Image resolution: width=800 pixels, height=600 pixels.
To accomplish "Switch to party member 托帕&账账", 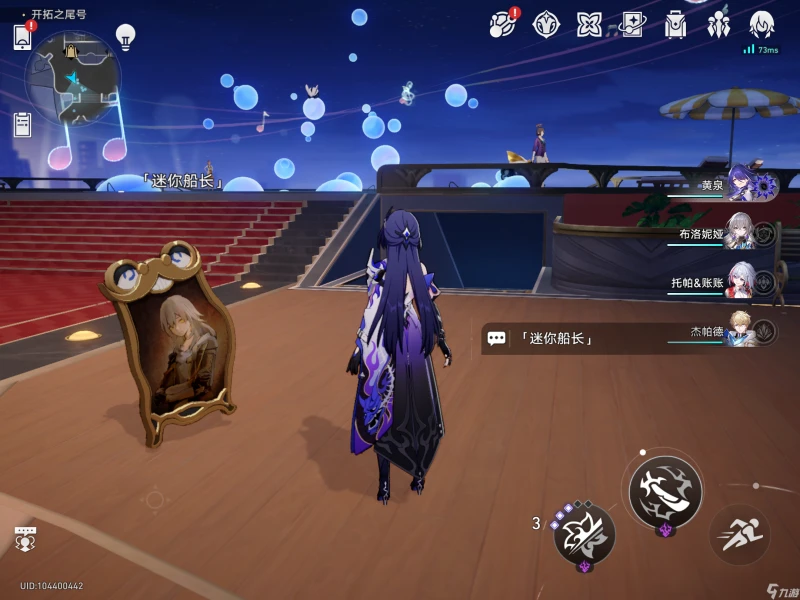I will (x=741, y=282).
